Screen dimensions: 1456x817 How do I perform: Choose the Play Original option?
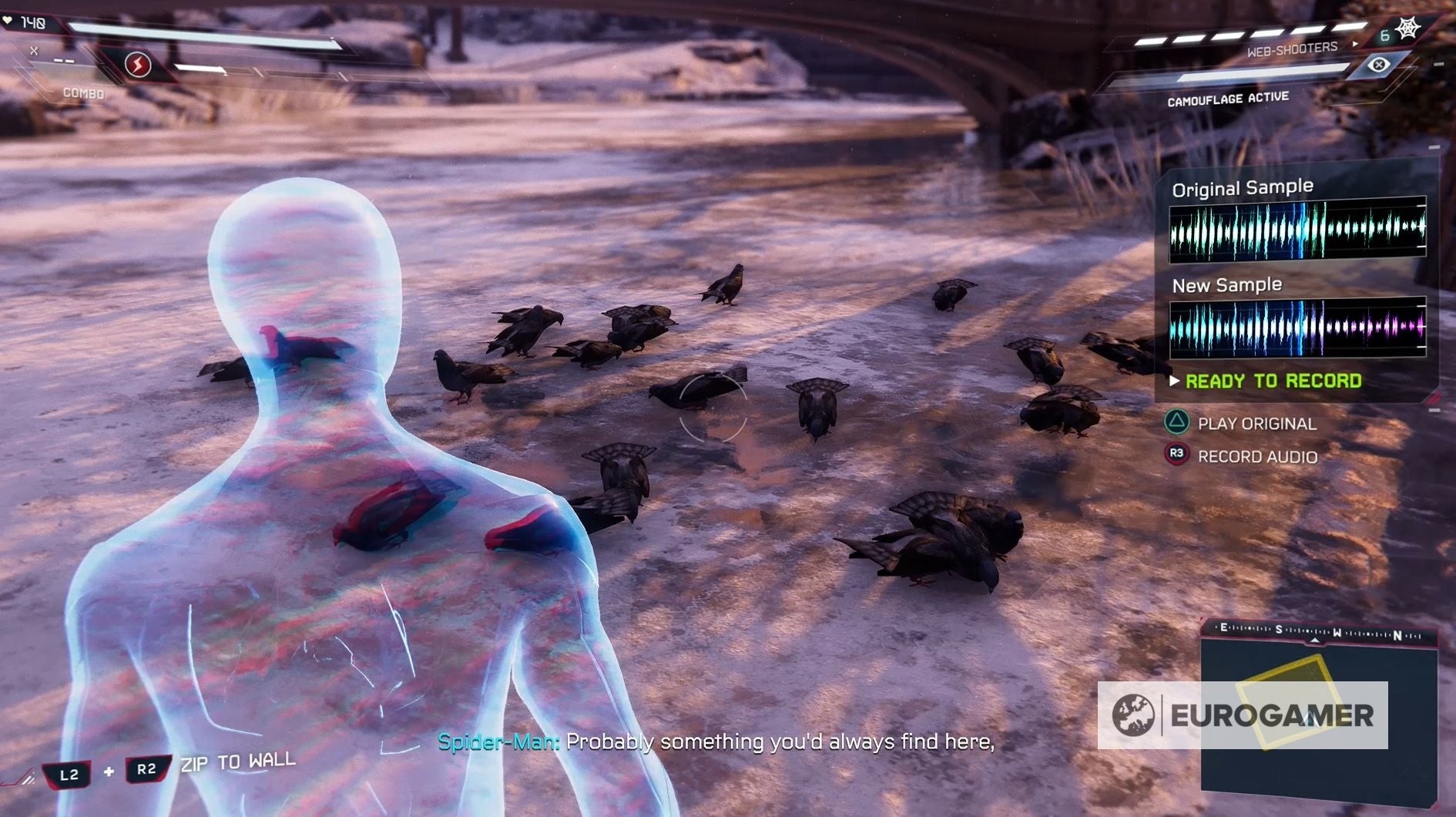[1256, 423]
